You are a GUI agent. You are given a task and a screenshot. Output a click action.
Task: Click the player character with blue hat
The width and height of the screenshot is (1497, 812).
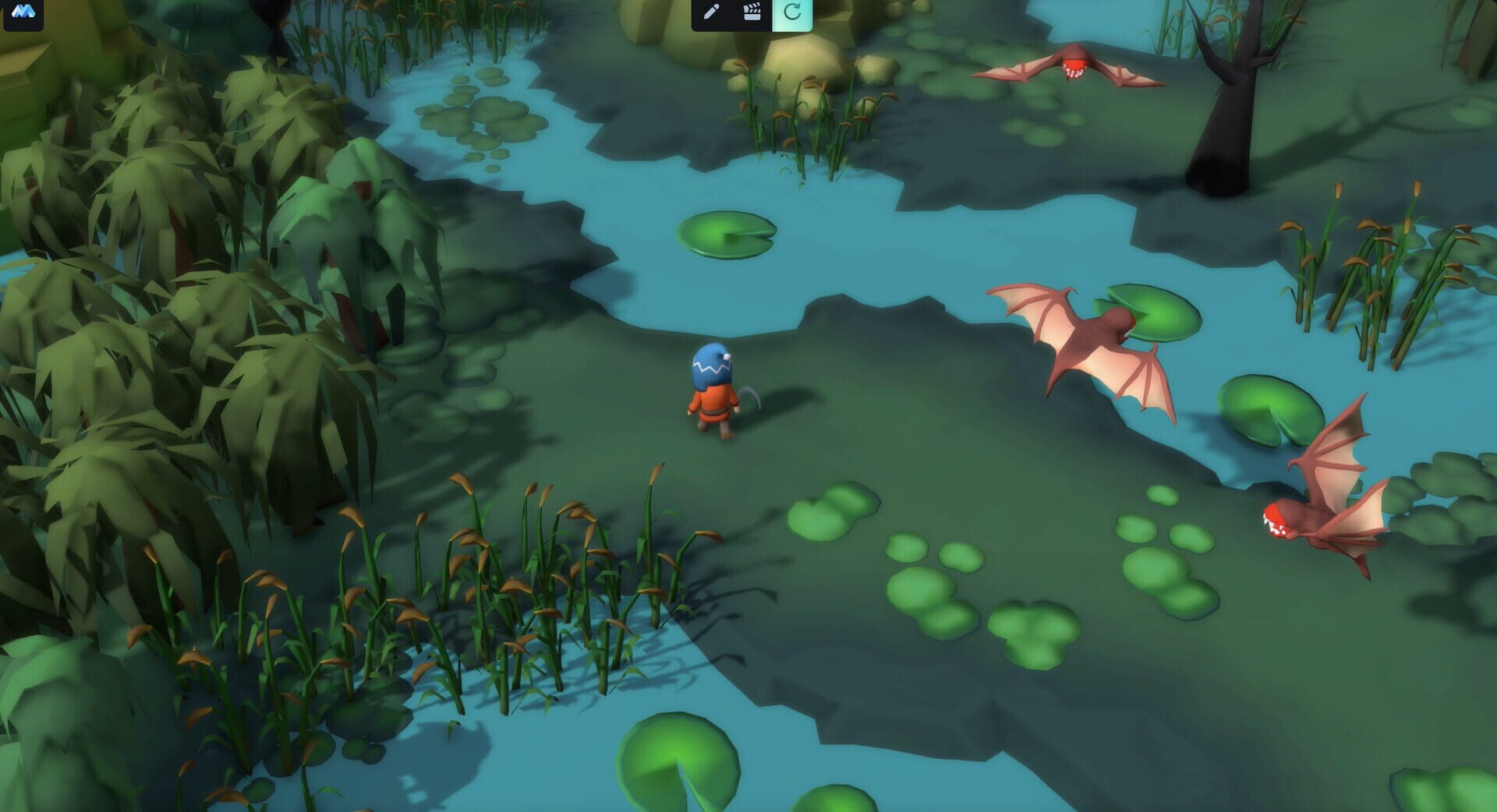point(711,394)
